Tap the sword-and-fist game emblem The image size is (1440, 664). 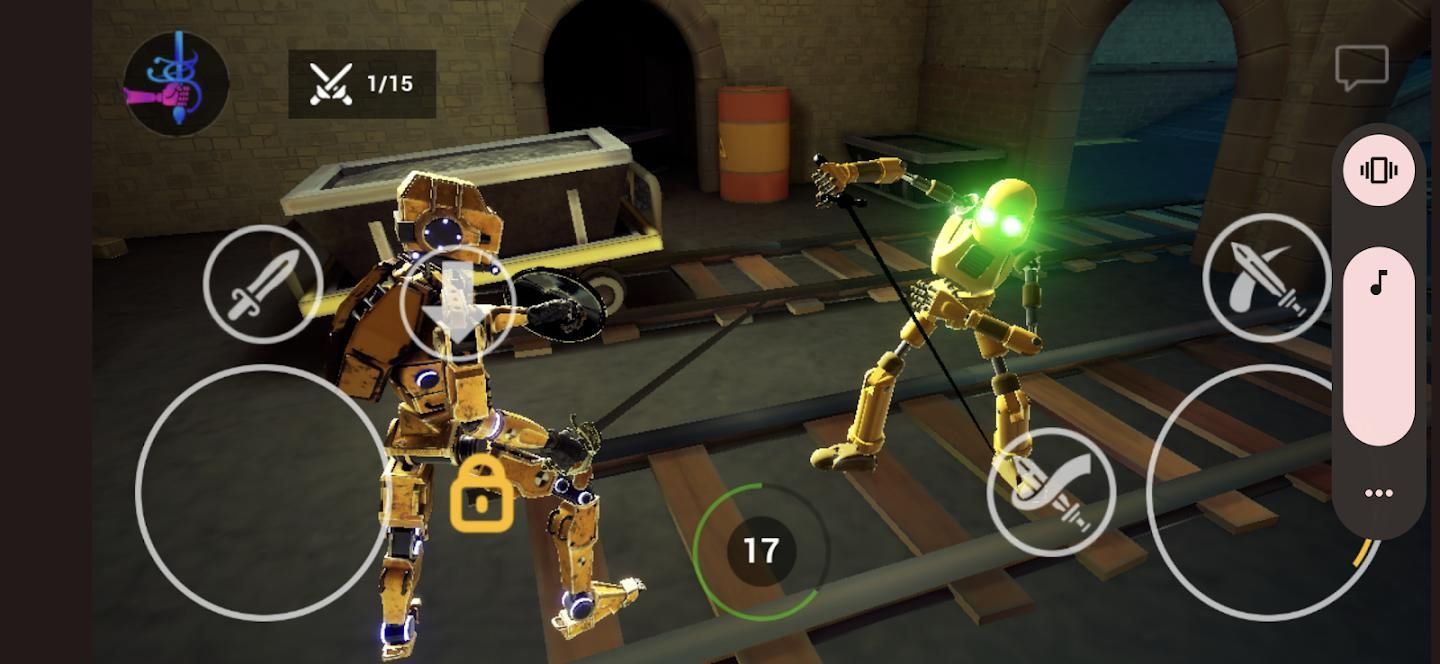pos(176,84)
